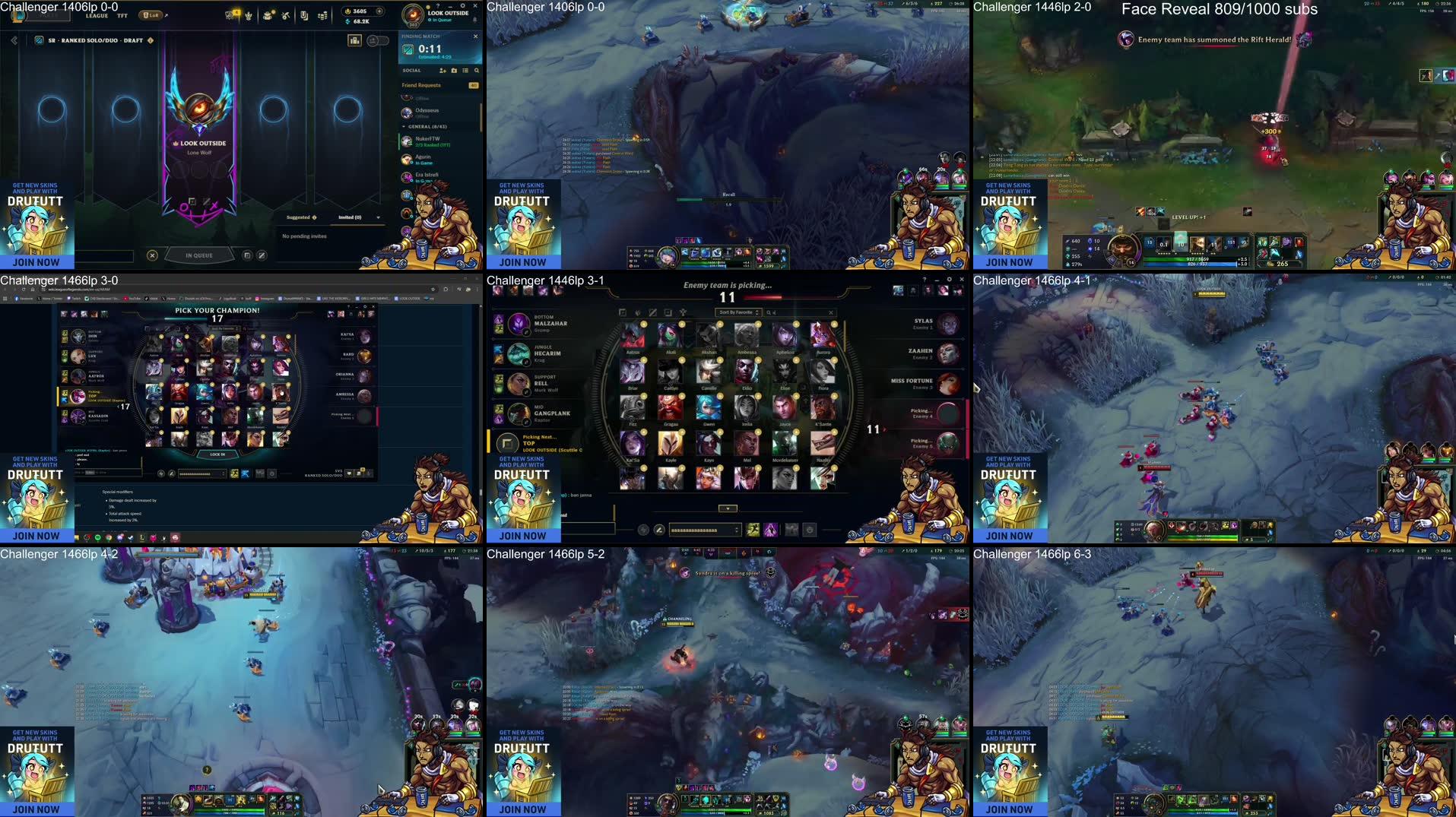Image resolution: width=1456 pixels, height=817 pixels.
Task: Open the friends search icon in the Social bar
Action: (x=477, y=71)
